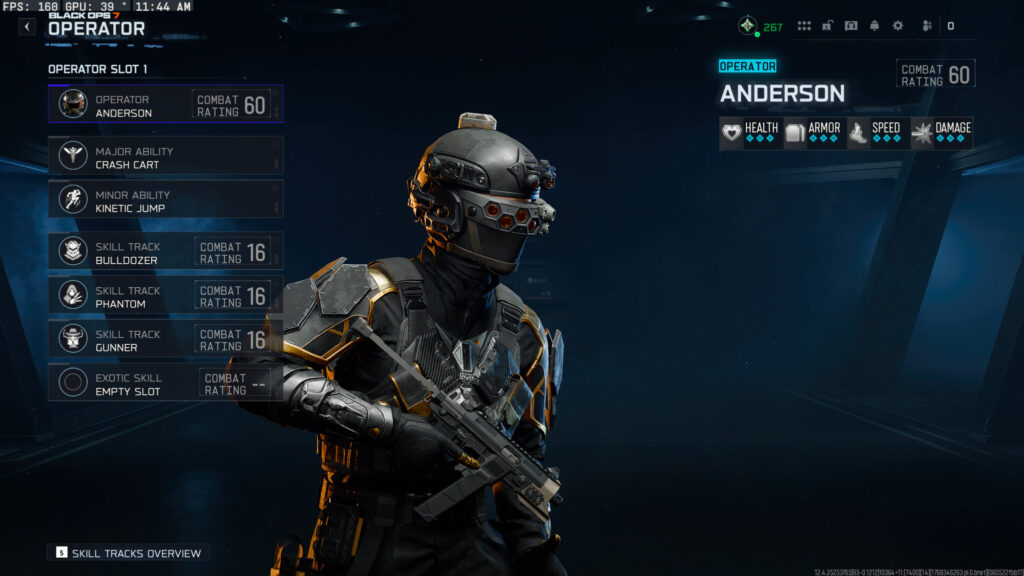Open the social party icon
The image size is (1024, 576).
point(927,26)
